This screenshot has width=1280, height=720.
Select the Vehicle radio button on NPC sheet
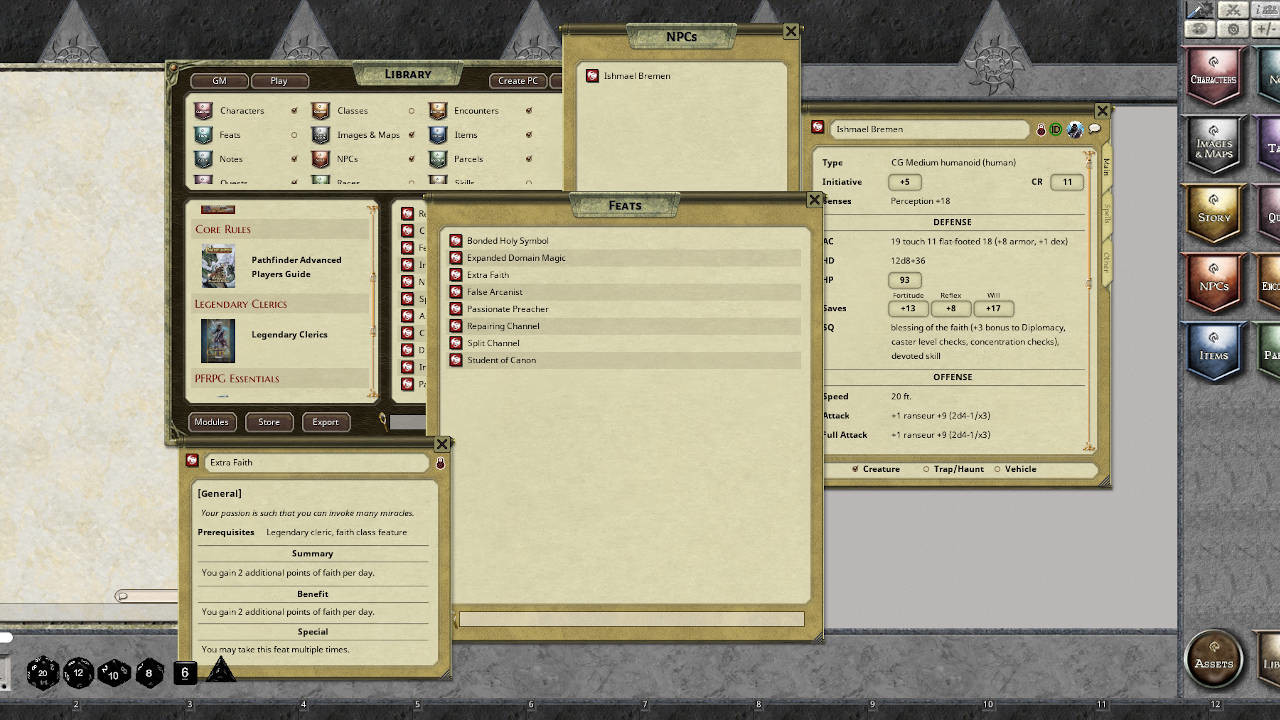(x=1000, y=469)
